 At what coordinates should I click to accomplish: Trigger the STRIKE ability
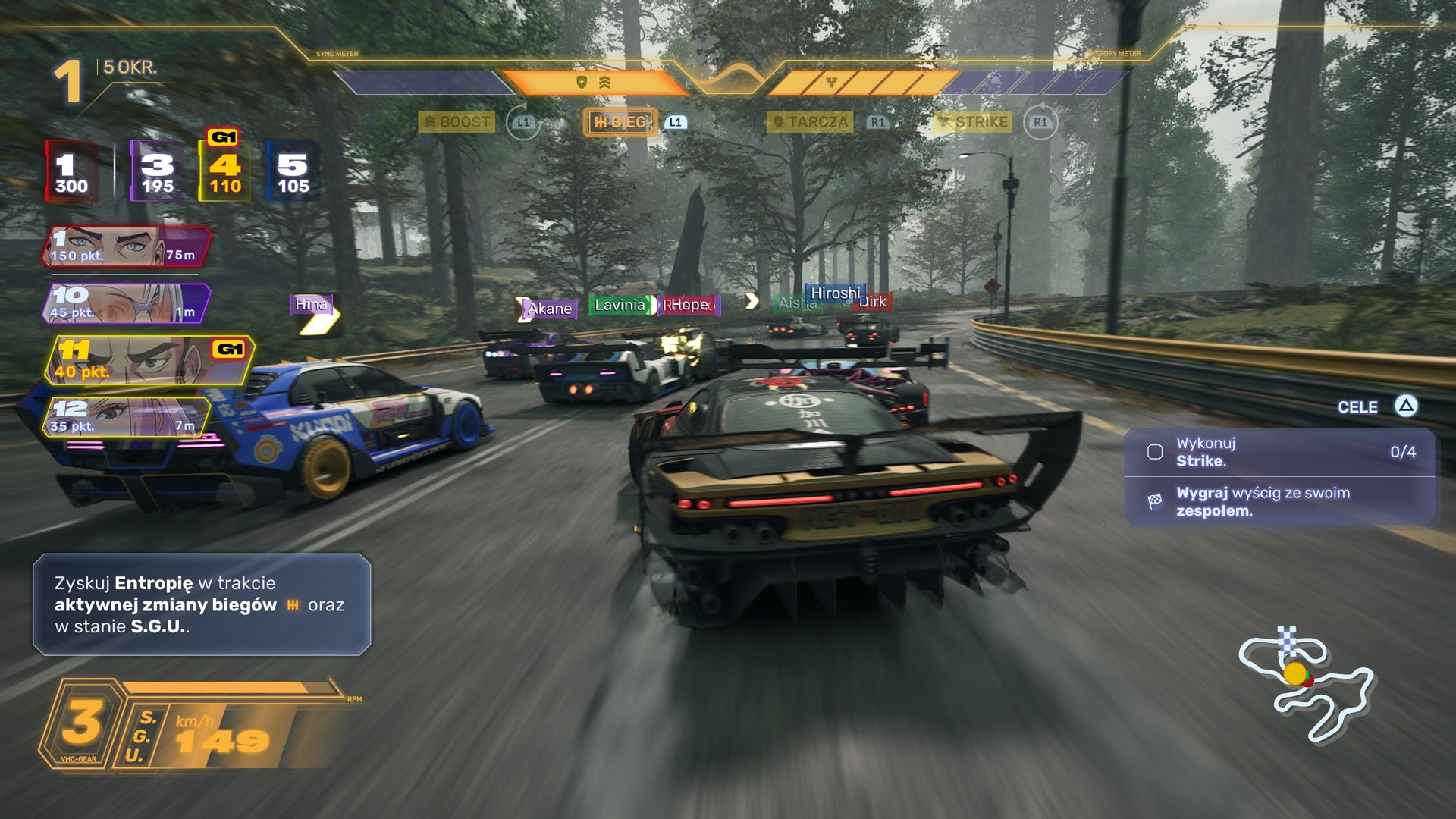(973, 122)
